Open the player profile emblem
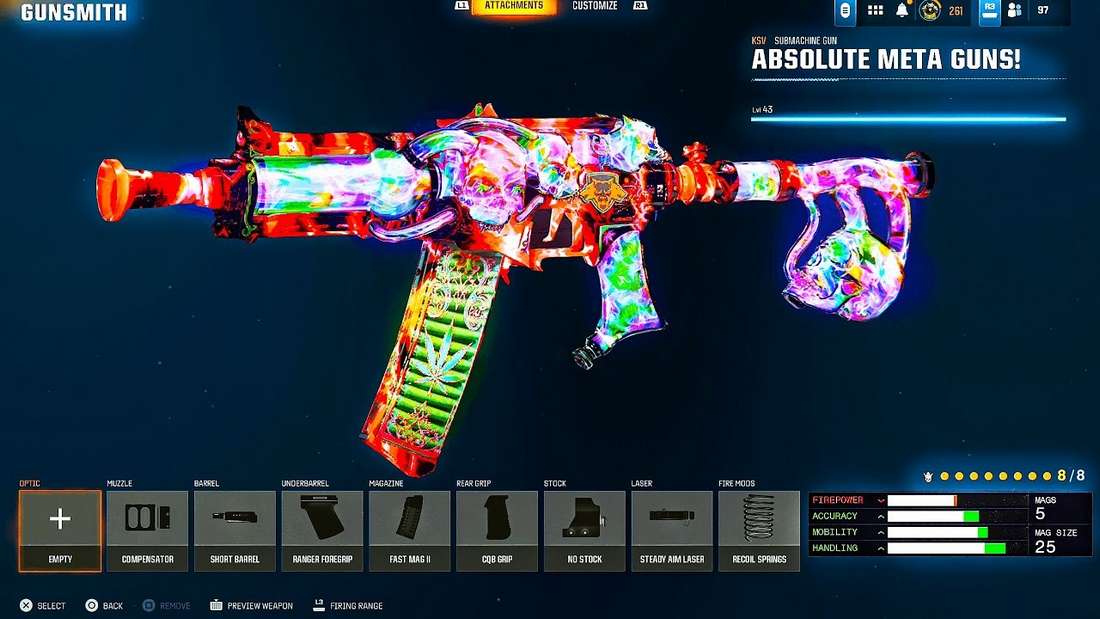The height and width of the screenshot is (619, 1100). [930, 10]
